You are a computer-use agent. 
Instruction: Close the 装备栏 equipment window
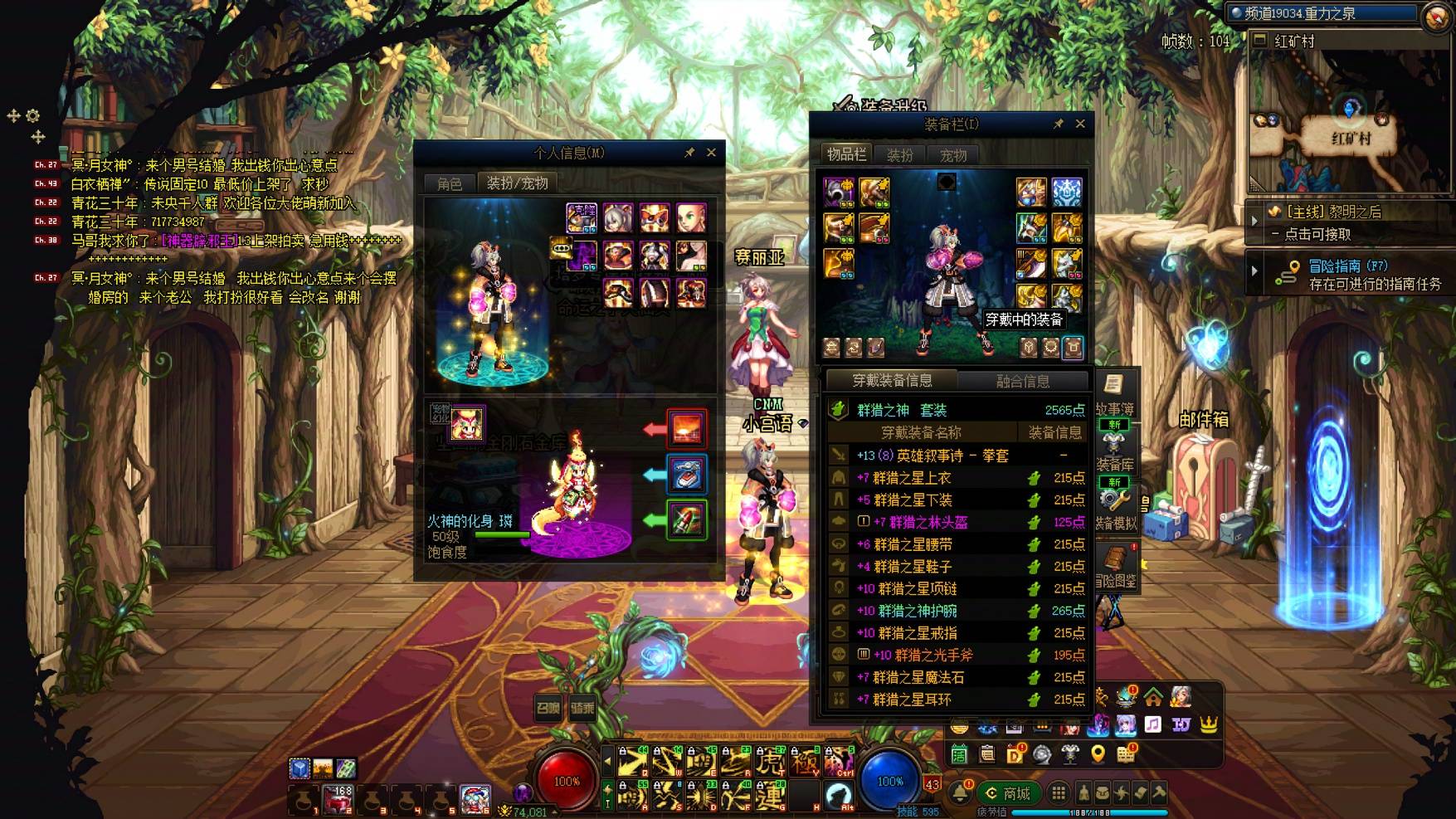coord(1080,124)
